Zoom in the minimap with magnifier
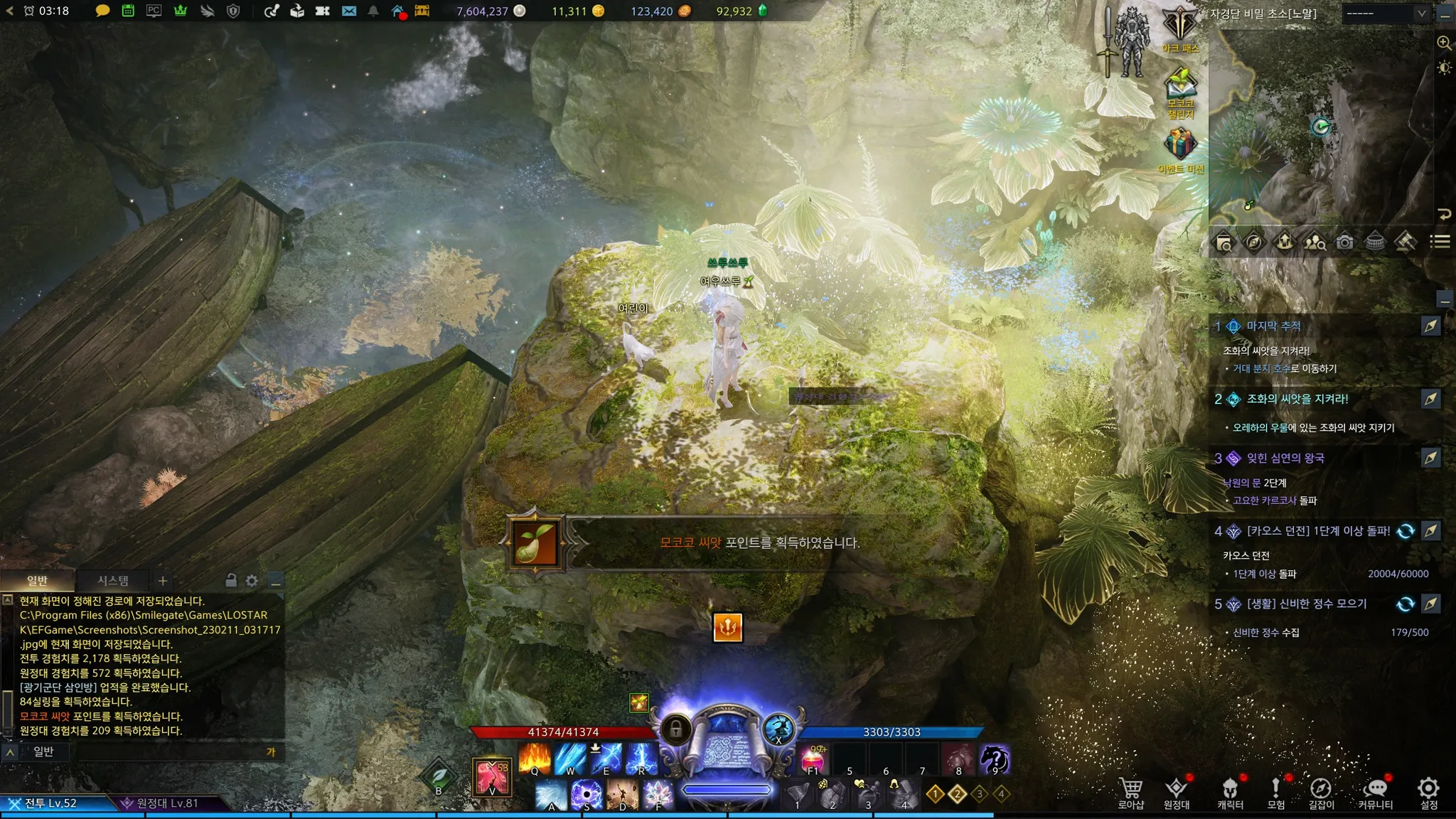 click(x=1444, y=43)
